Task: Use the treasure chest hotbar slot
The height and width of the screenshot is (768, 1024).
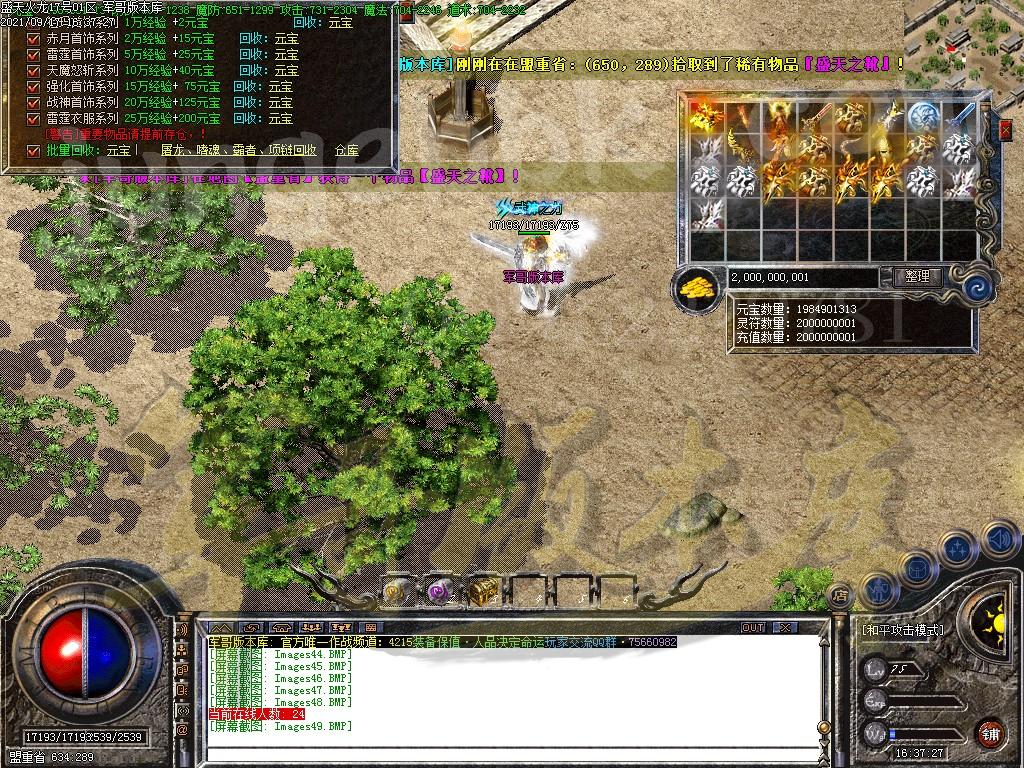Action: tap(484, 591)
